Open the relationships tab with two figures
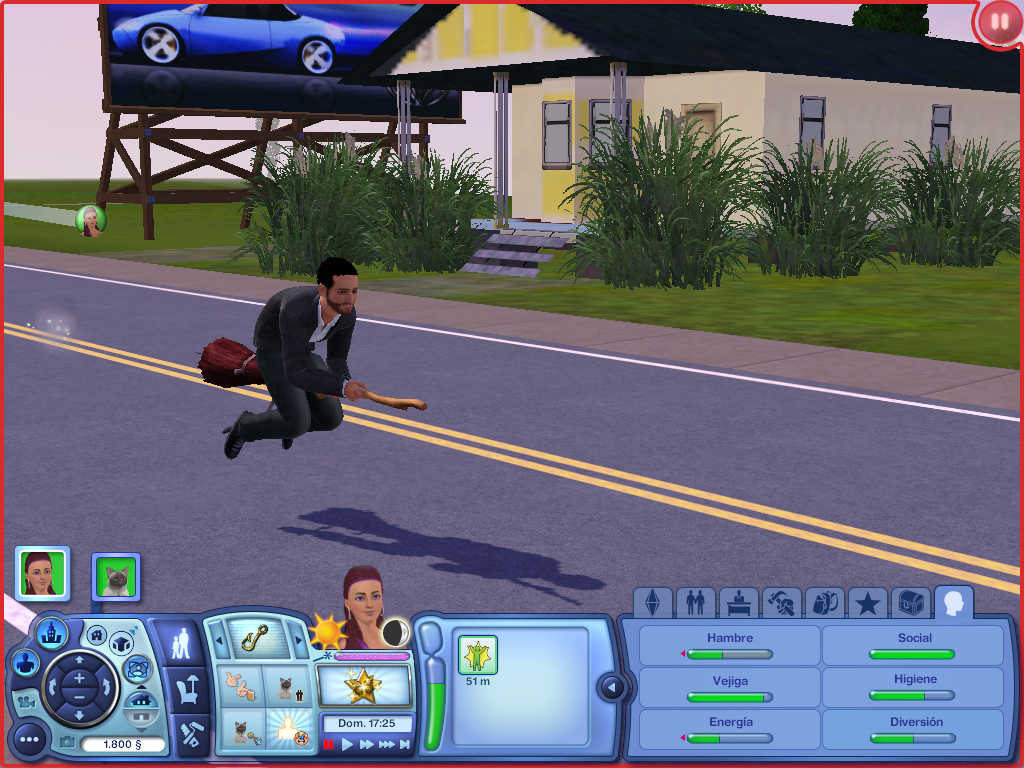Image resolution: width=1024 pixels, height=768 pixels. (696, 603)
